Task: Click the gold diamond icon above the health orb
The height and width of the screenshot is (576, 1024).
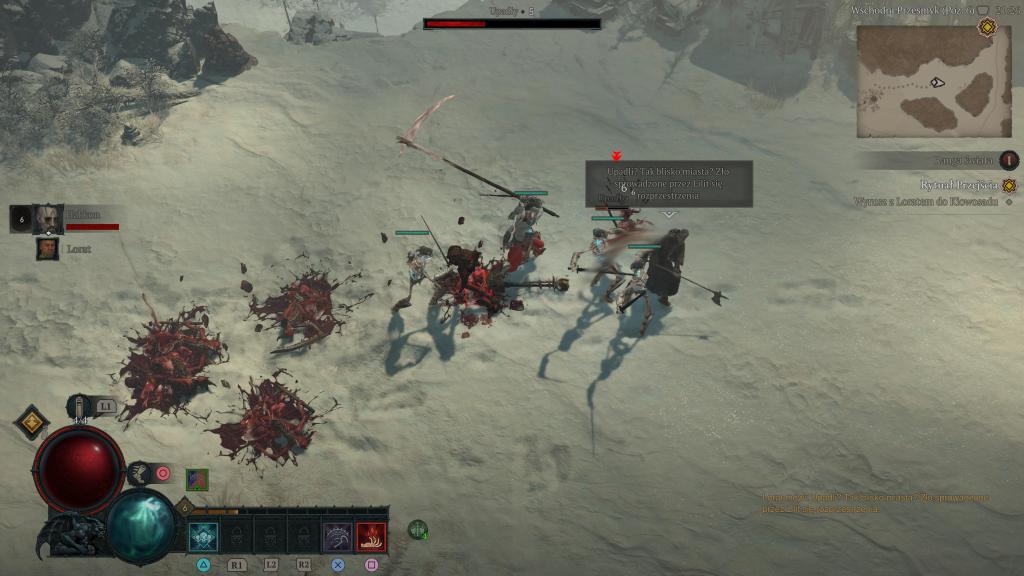Action: tap(31, 422)
